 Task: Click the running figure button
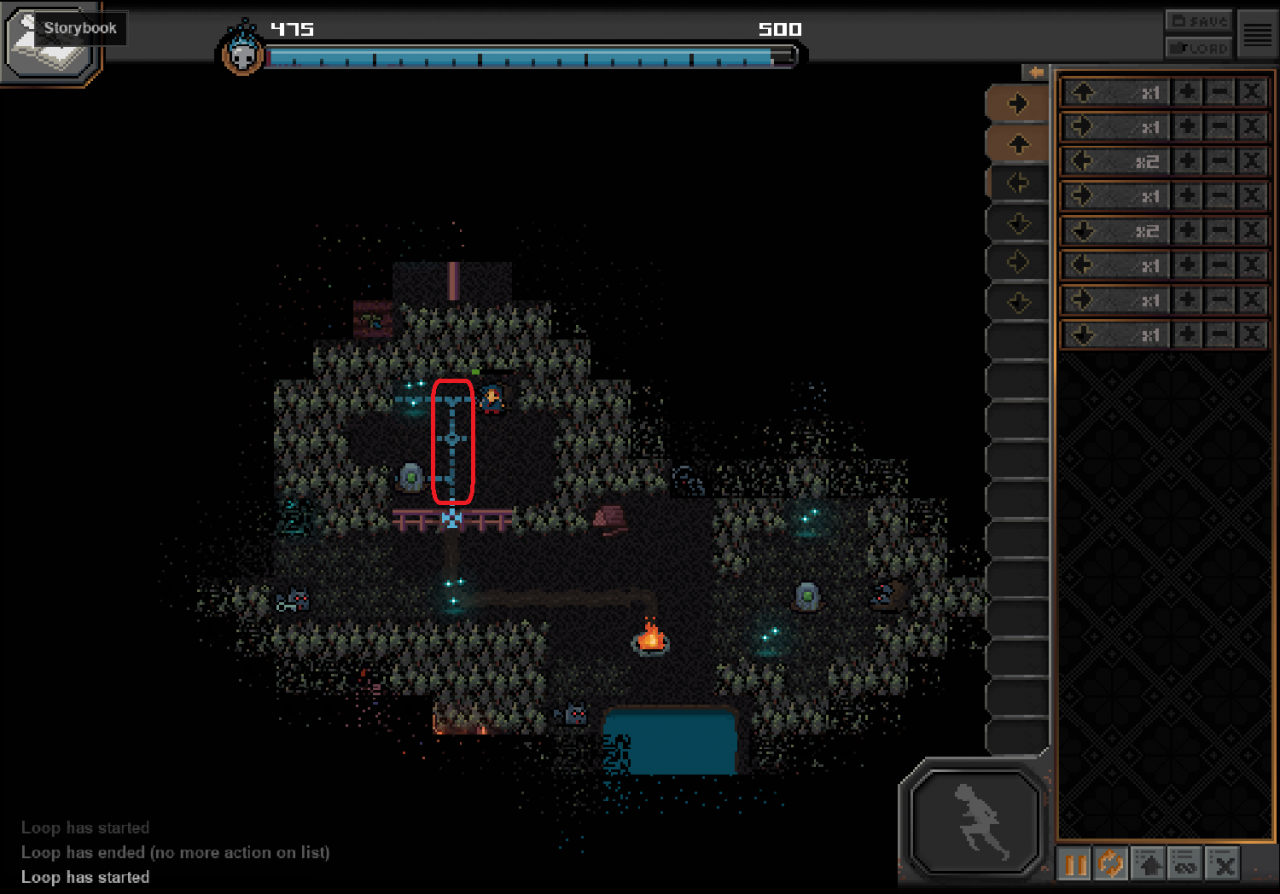pos(975,820)
